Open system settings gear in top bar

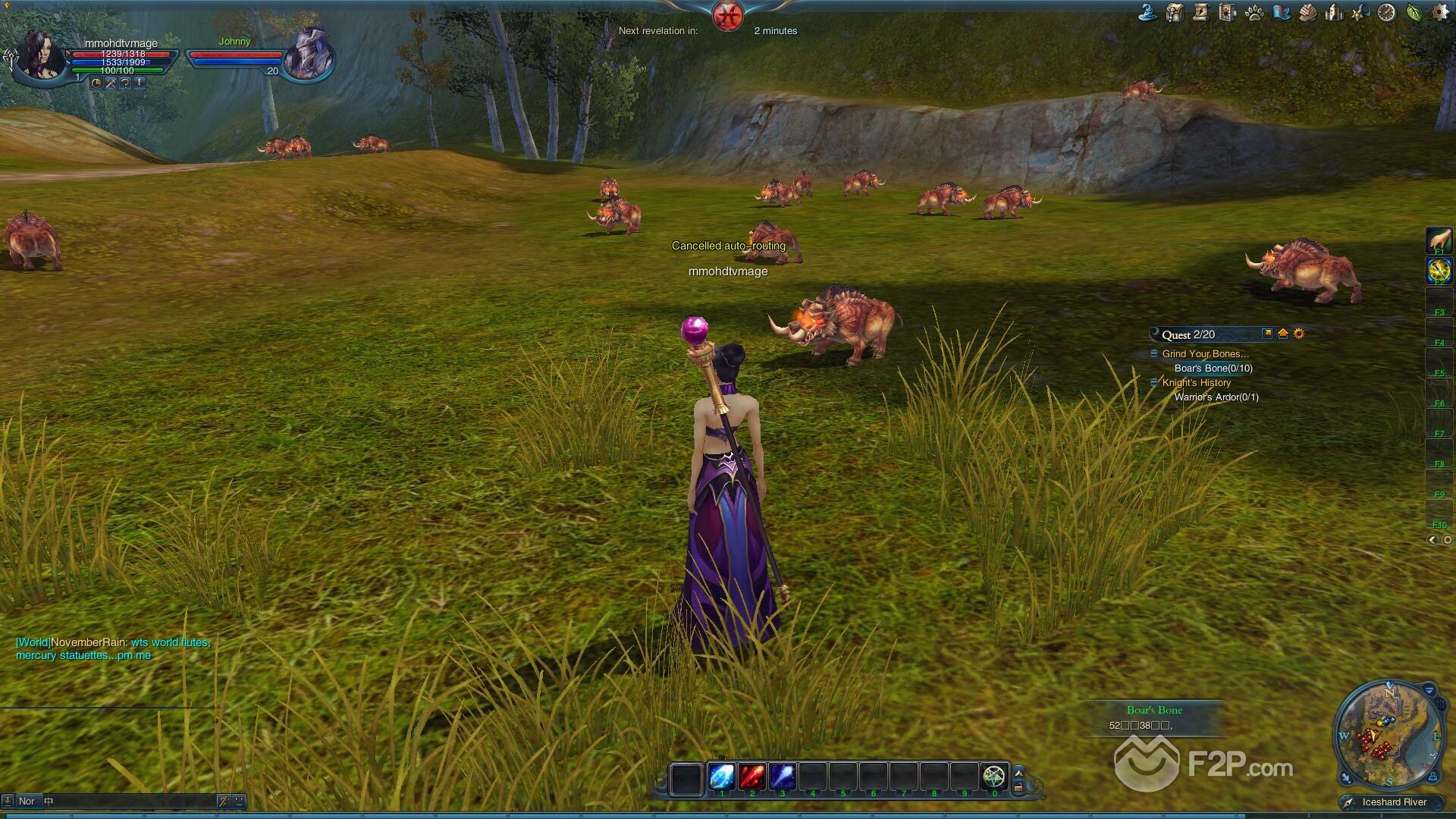click(1439, 13)
